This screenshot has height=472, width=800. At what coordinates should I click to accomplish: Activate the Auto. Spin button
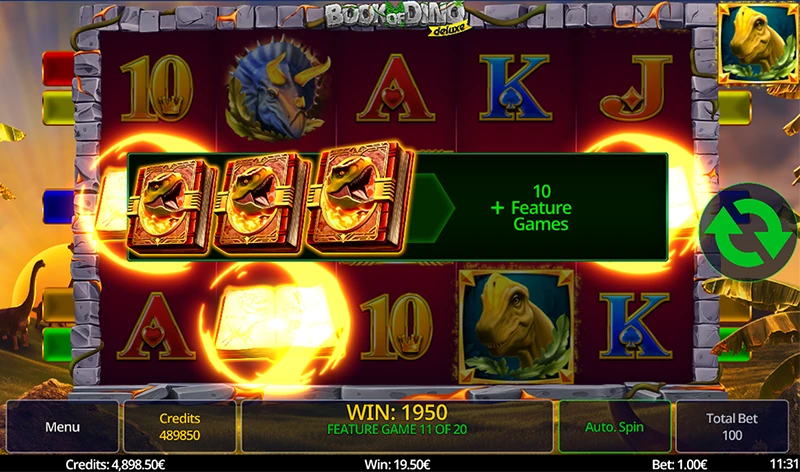(x=614, y=427)
